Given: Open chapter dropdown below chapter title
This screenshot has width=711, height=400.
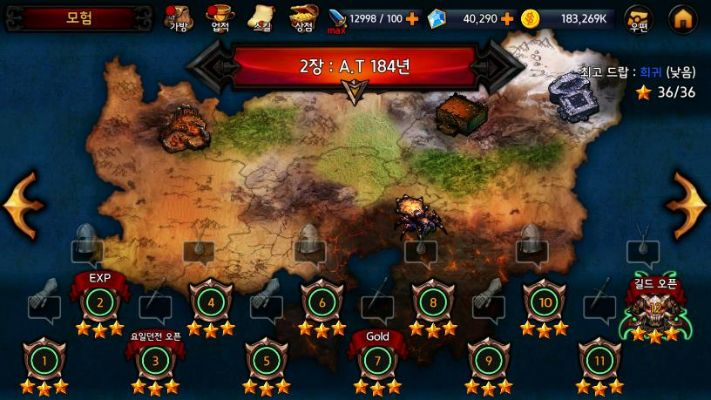Looking at the screenshot, I should tap(354, 92).
